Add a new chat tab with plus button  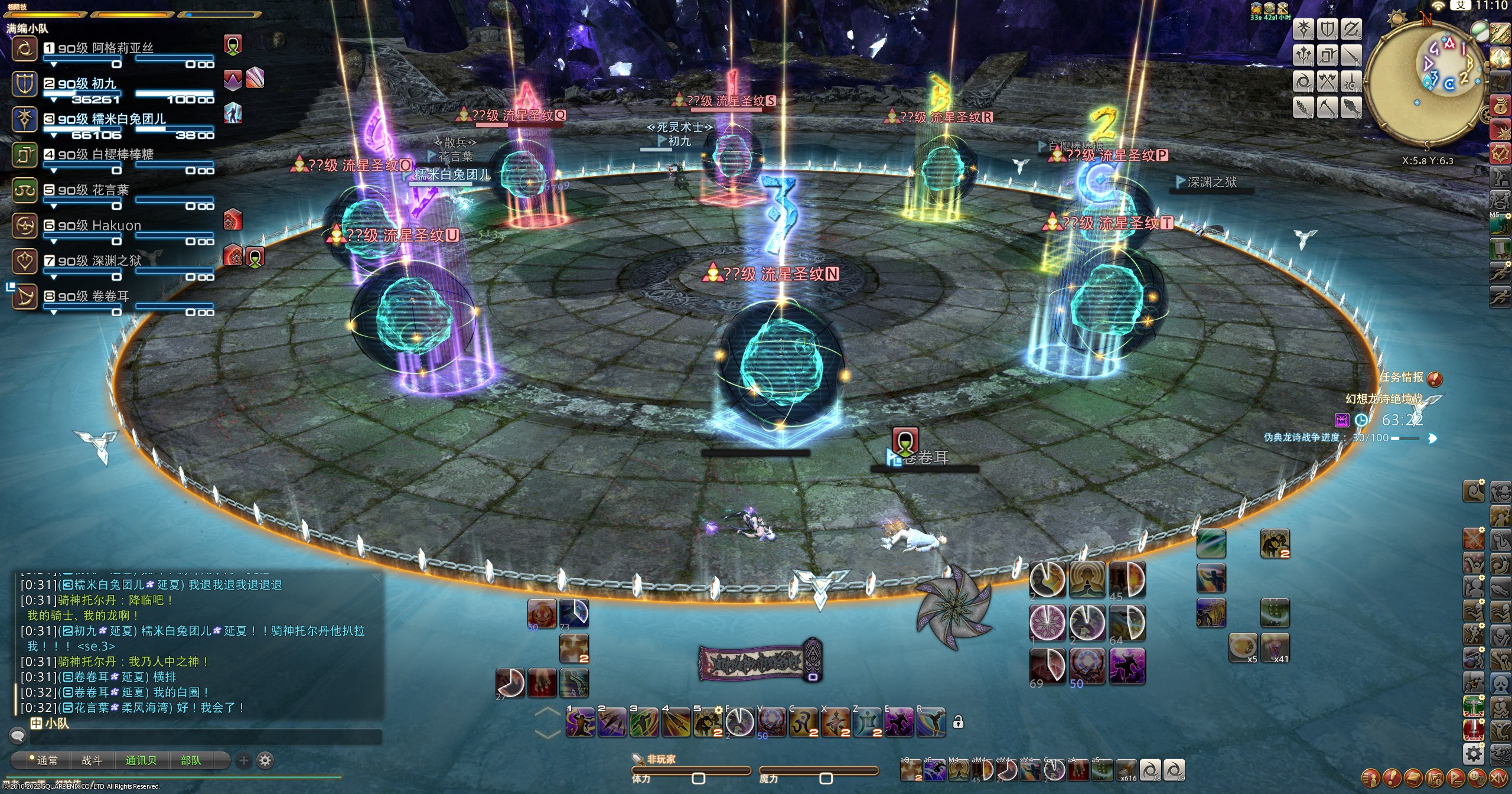pyautogui.click(x=243, y=760)
